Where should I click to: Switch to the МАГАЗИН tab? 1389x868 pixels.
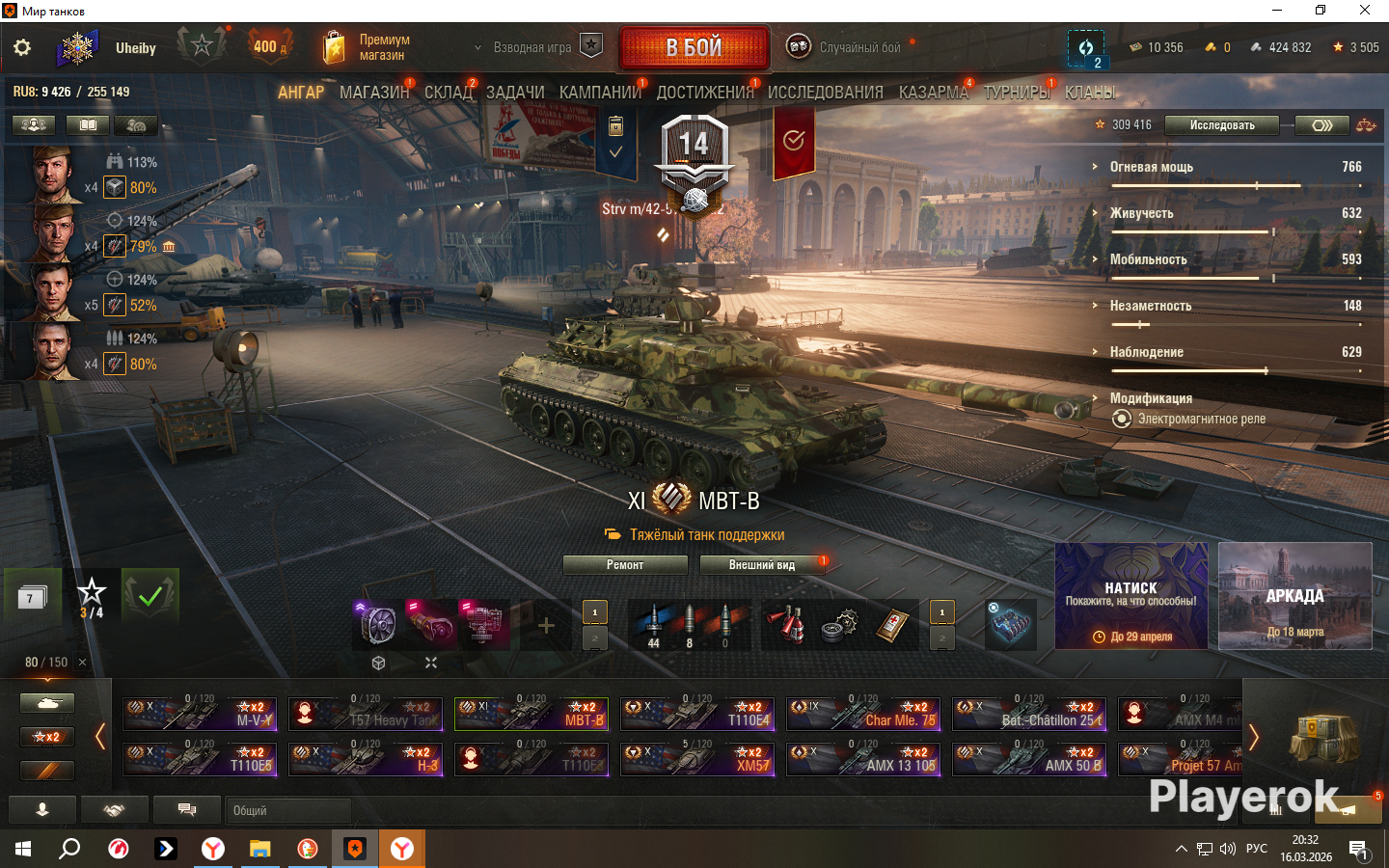click(x=373, y=93)
